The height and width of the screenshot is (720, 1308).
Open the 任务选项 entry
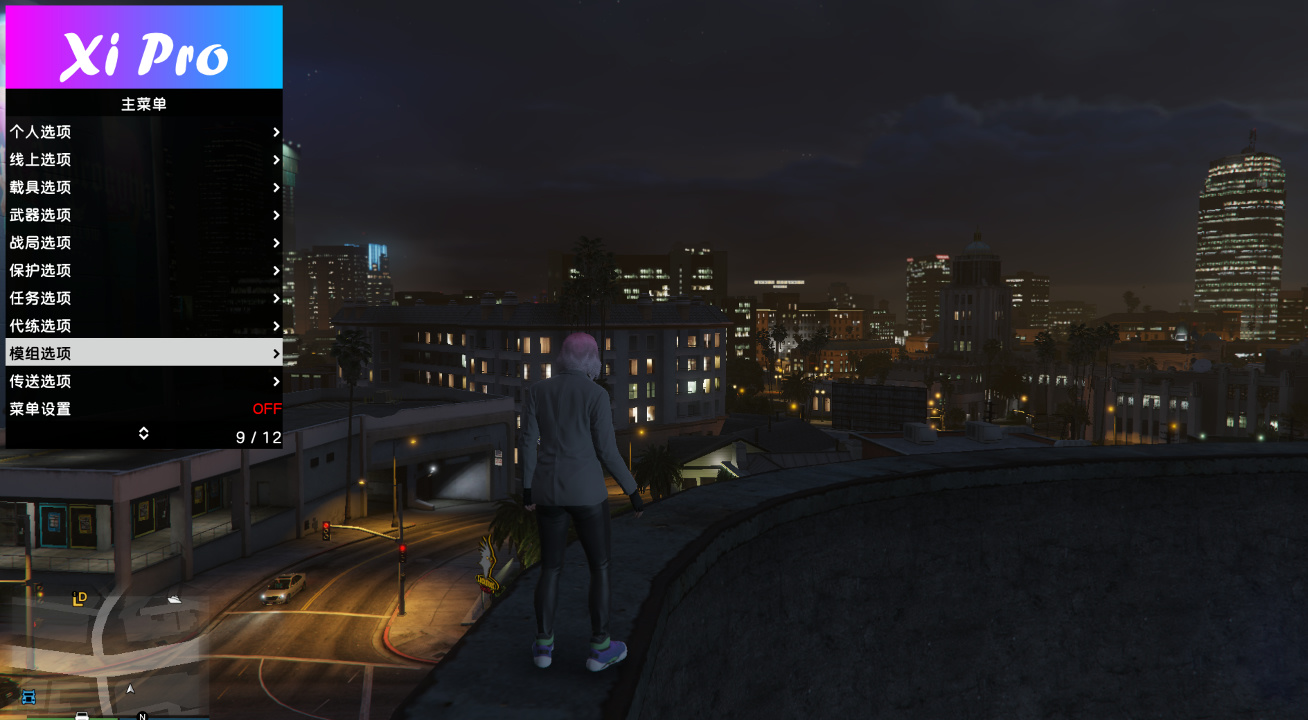click(x=143, y=298)
